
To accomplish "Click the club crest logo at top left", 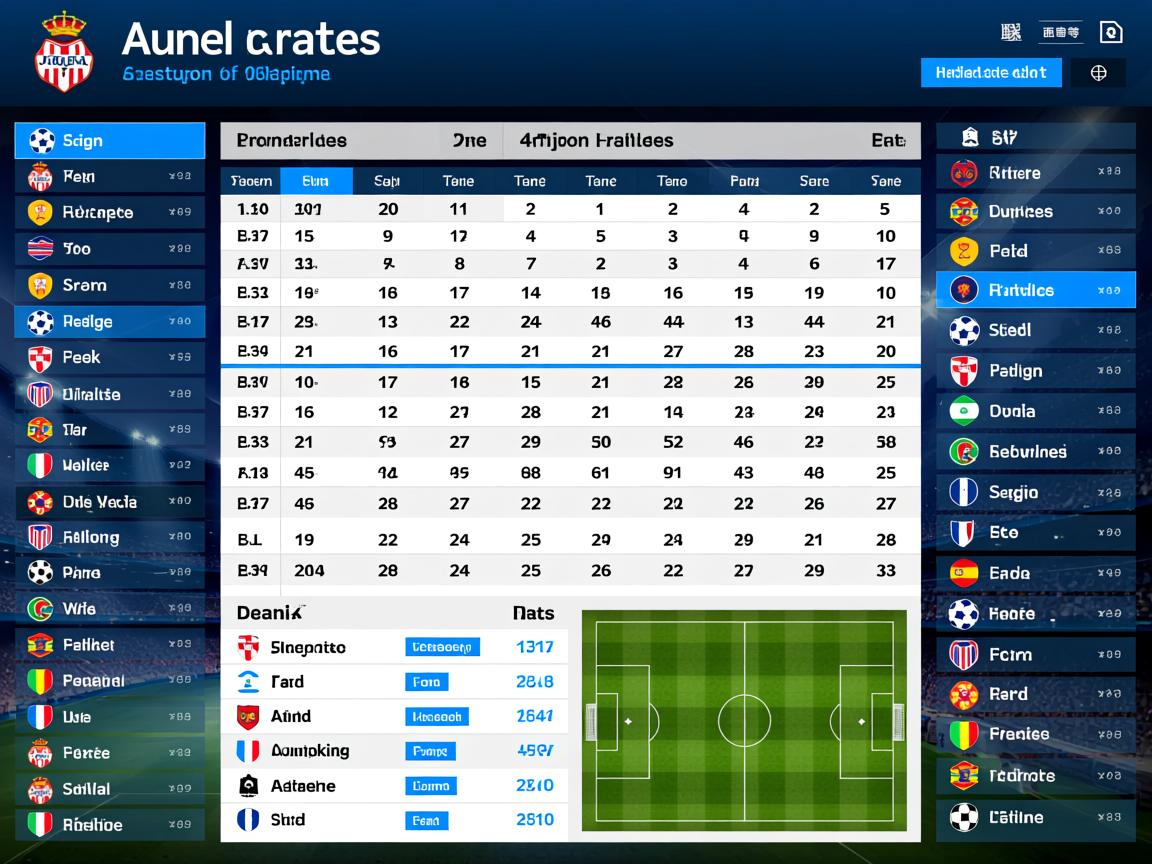I will click(x=64, y=53).
